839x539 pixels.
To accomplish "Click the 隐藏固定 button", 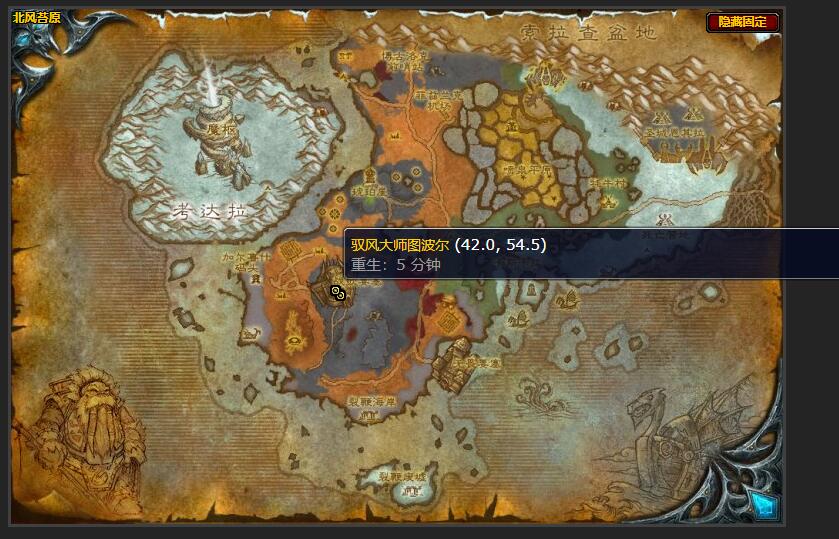I will (x=743, y=22).
